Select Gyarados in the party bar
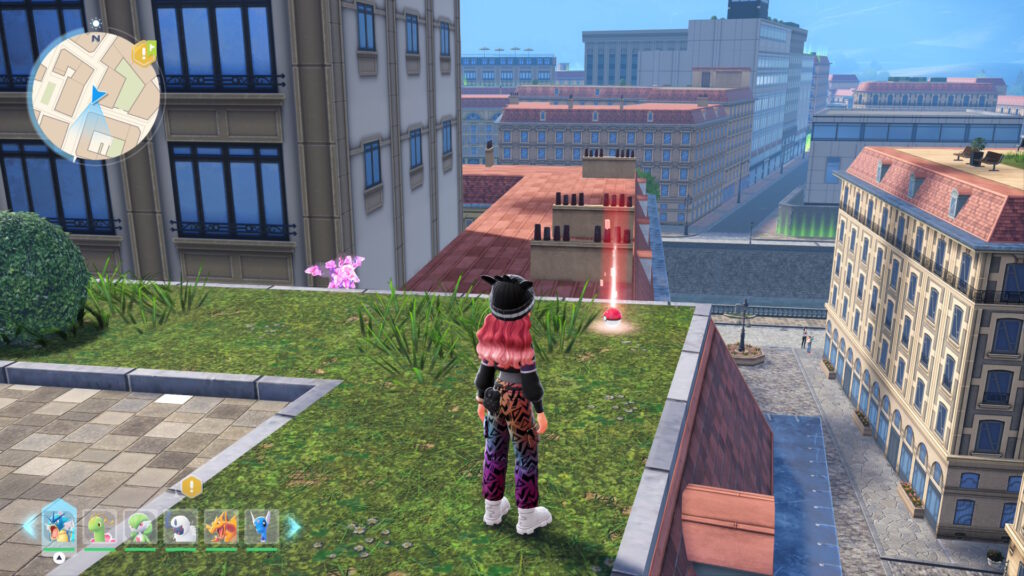Screen dimensions: 1024x576 [59, 526]
